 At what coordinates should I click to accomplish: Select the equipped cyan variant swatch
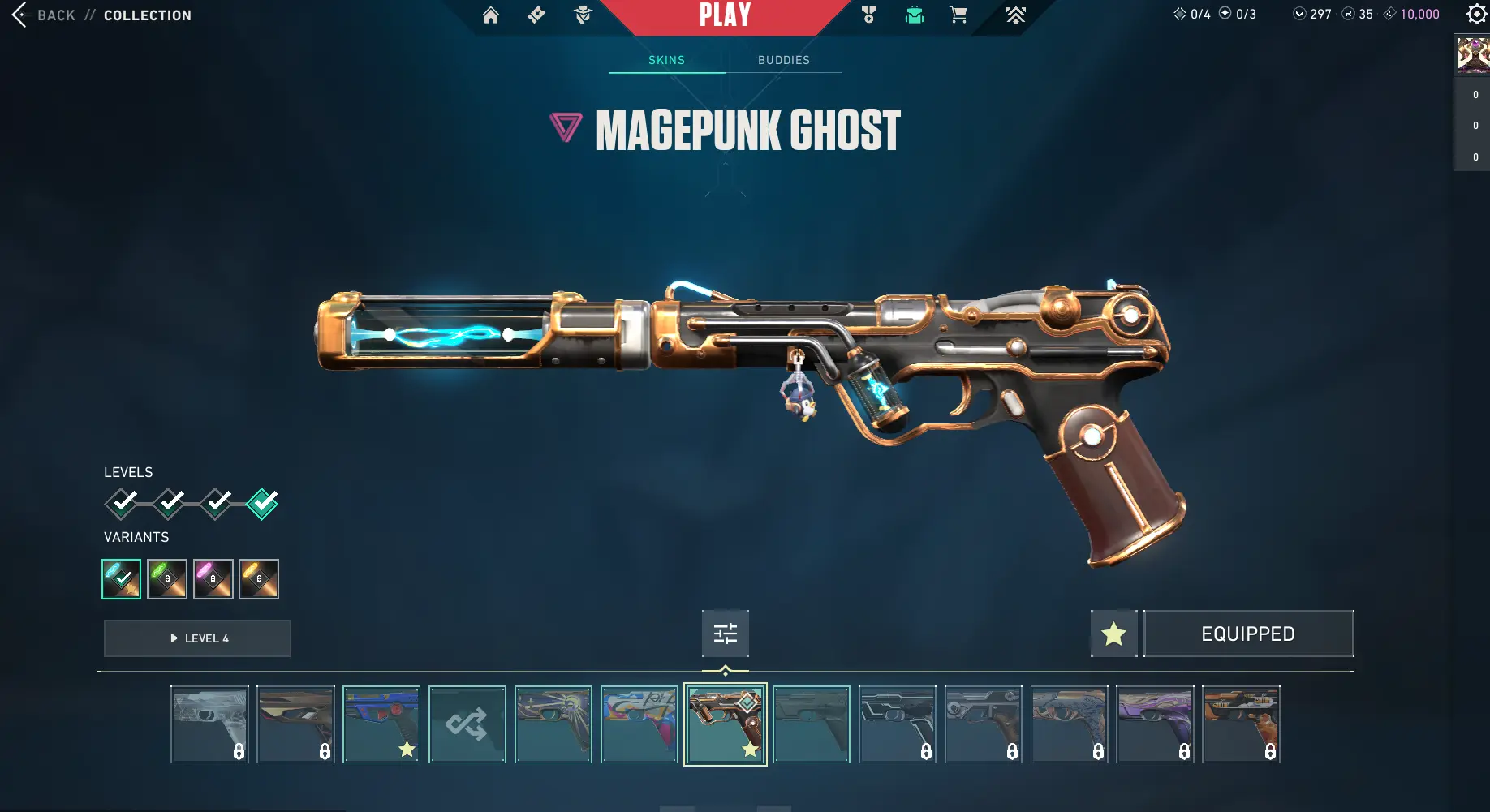coord(121,579)
